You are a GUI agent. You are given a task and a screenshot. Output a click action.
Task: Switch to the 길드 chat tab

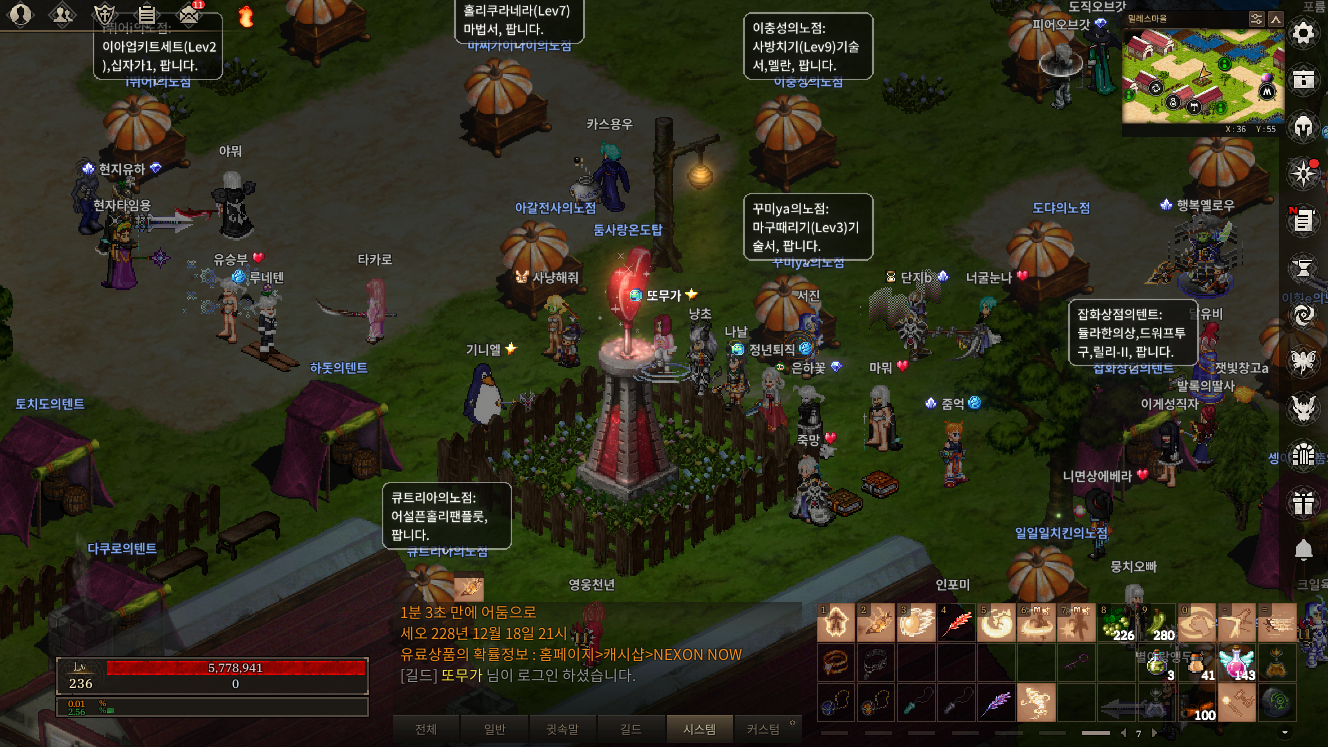[630, 730]
